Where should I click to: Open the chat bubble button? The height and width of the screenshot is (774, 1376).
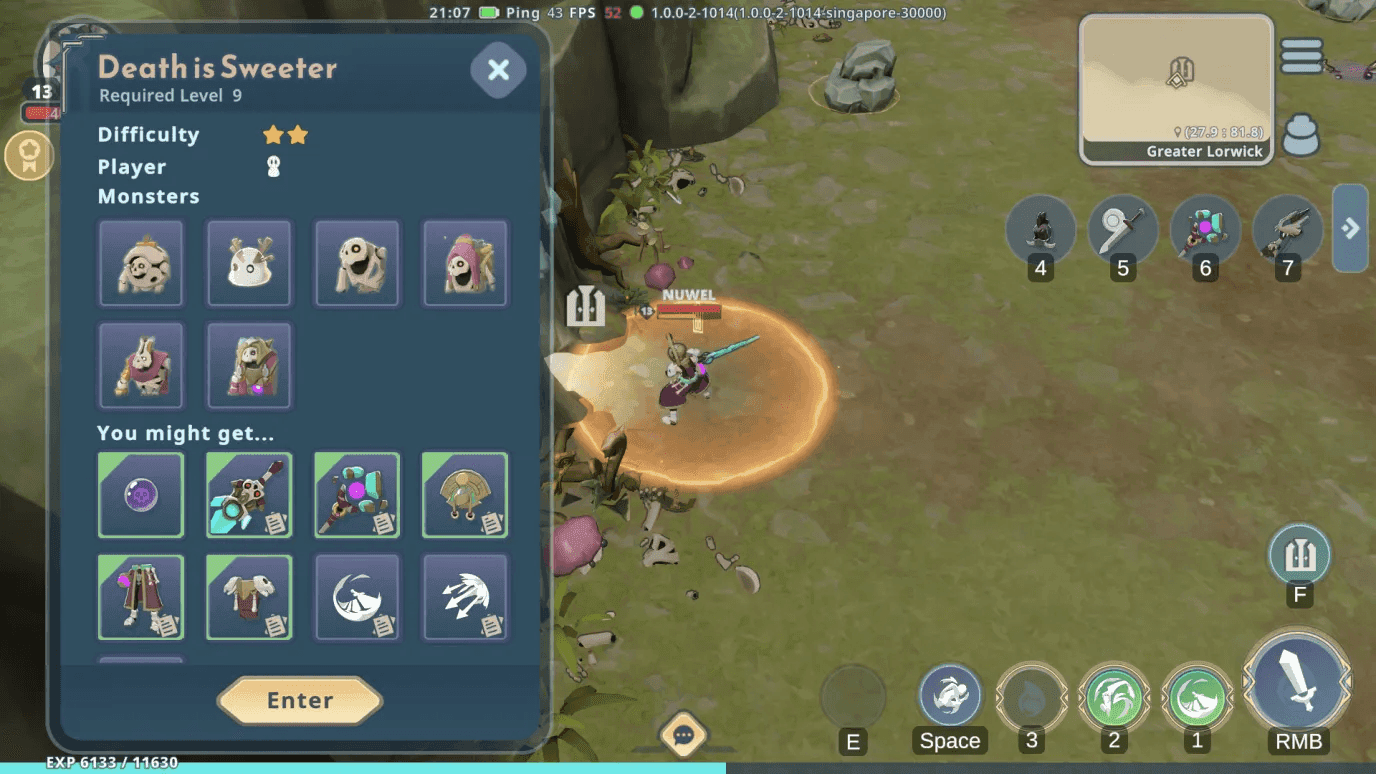[684, 737]
